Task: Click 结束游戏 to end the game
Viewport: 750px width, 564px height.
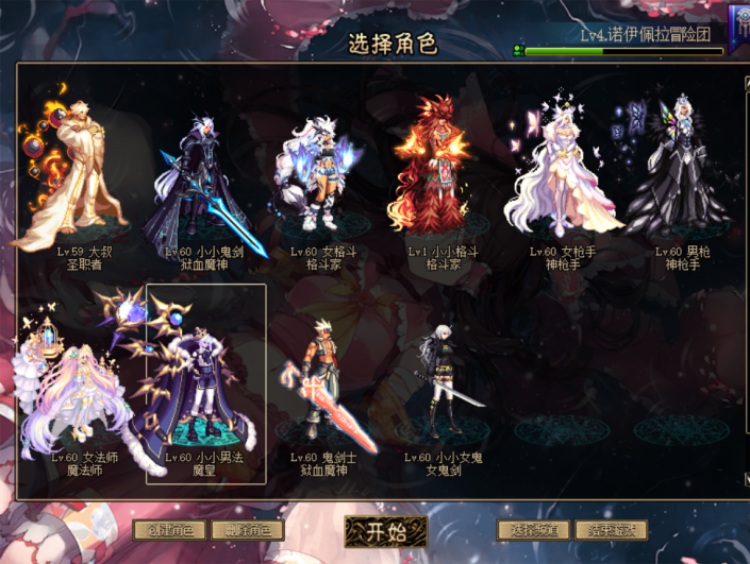Action: (610, 530)
